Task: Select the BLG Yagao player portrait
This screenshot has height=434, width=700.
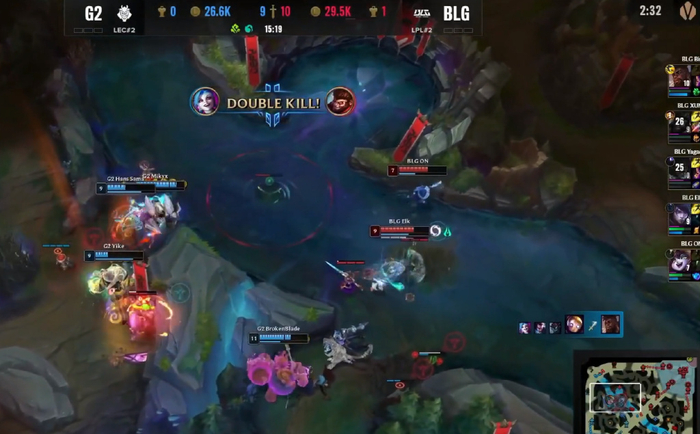Action: (682, 168)
